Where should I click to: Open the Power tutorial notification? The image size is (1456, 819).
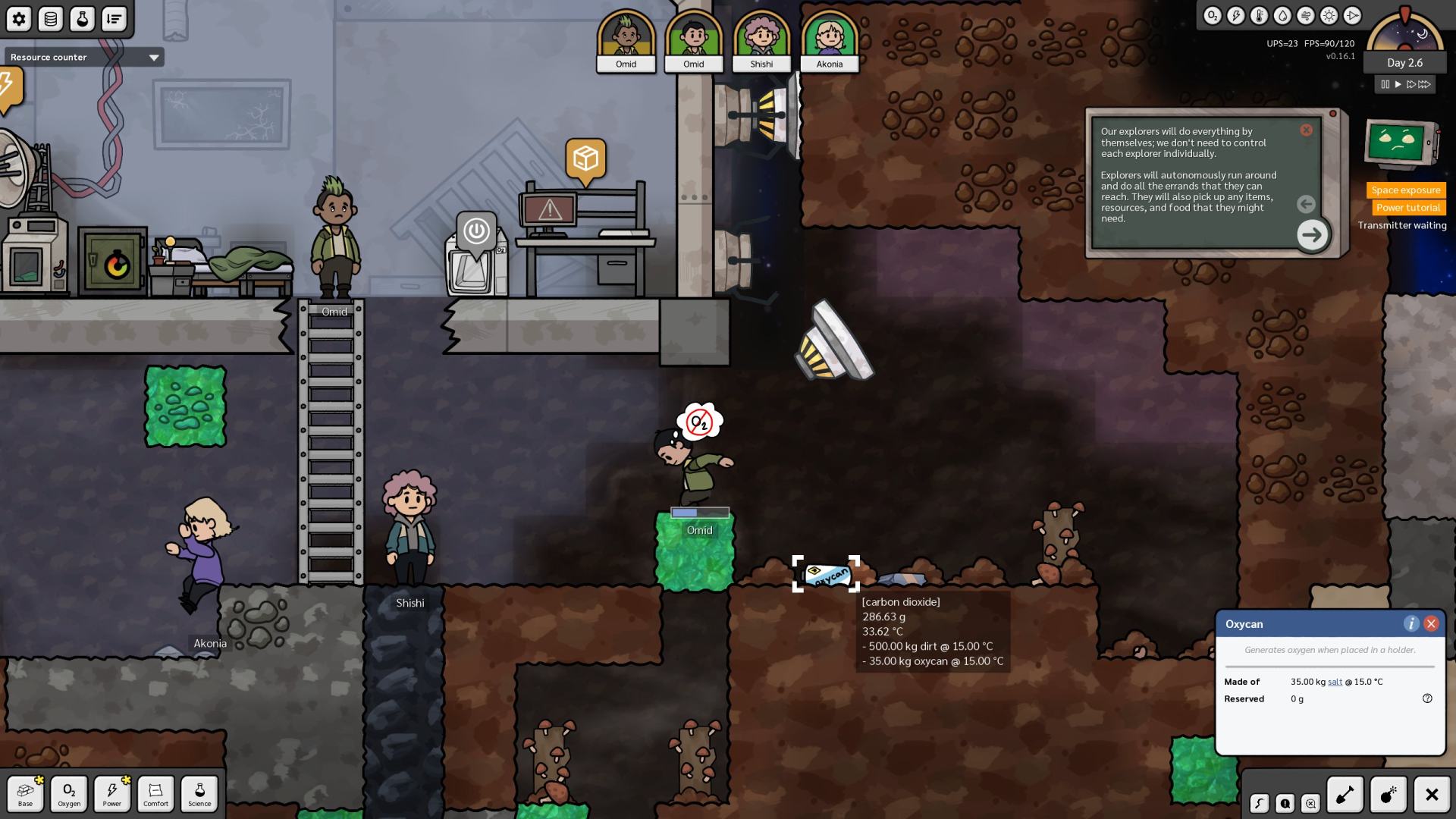tap(1407, 208)
